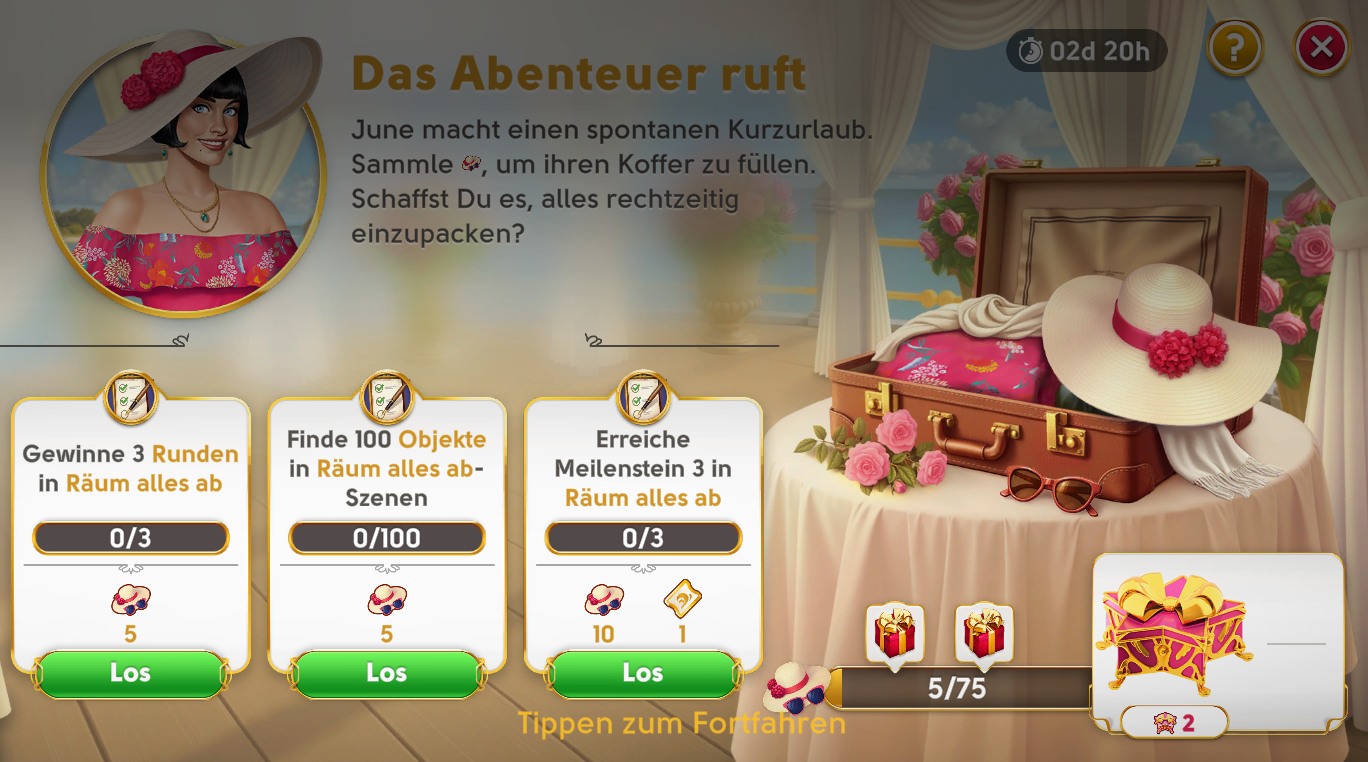Image resolution: width=1368 pixels, height=762 pixels.
Task: Start the 'Gewinne 3 Runden' task with Los
Action: pos(130,673)
